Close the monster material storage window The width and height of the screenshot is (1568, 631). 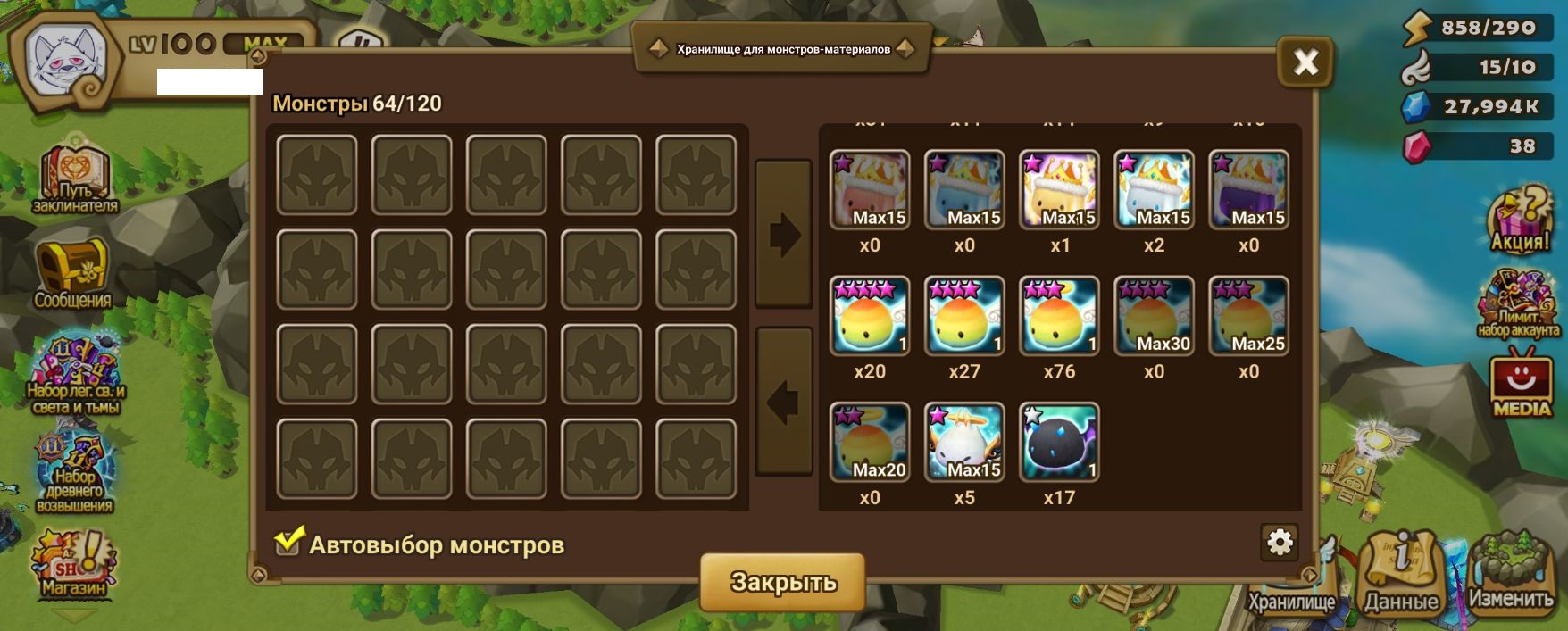1305,62
